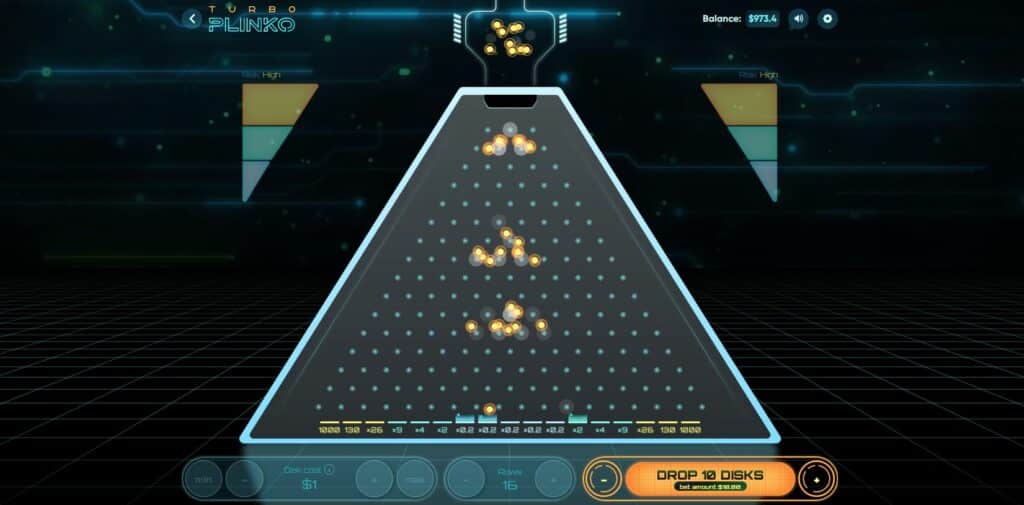Screen dimensions: 1024x505
Task: Show disk cost info tooltip icon
Action: 330,469
